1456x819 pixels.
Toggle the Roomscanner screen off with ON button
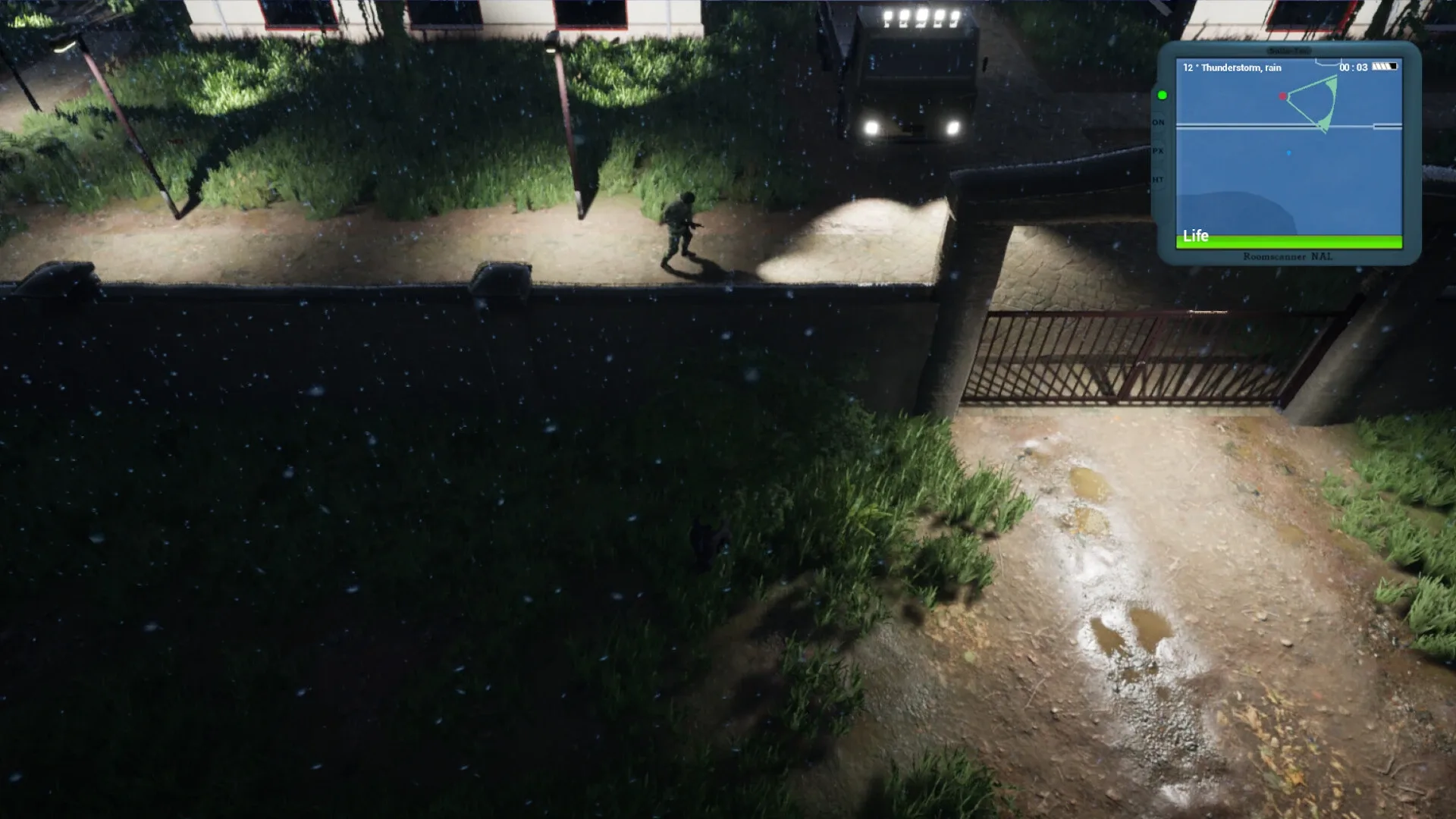1158,122
